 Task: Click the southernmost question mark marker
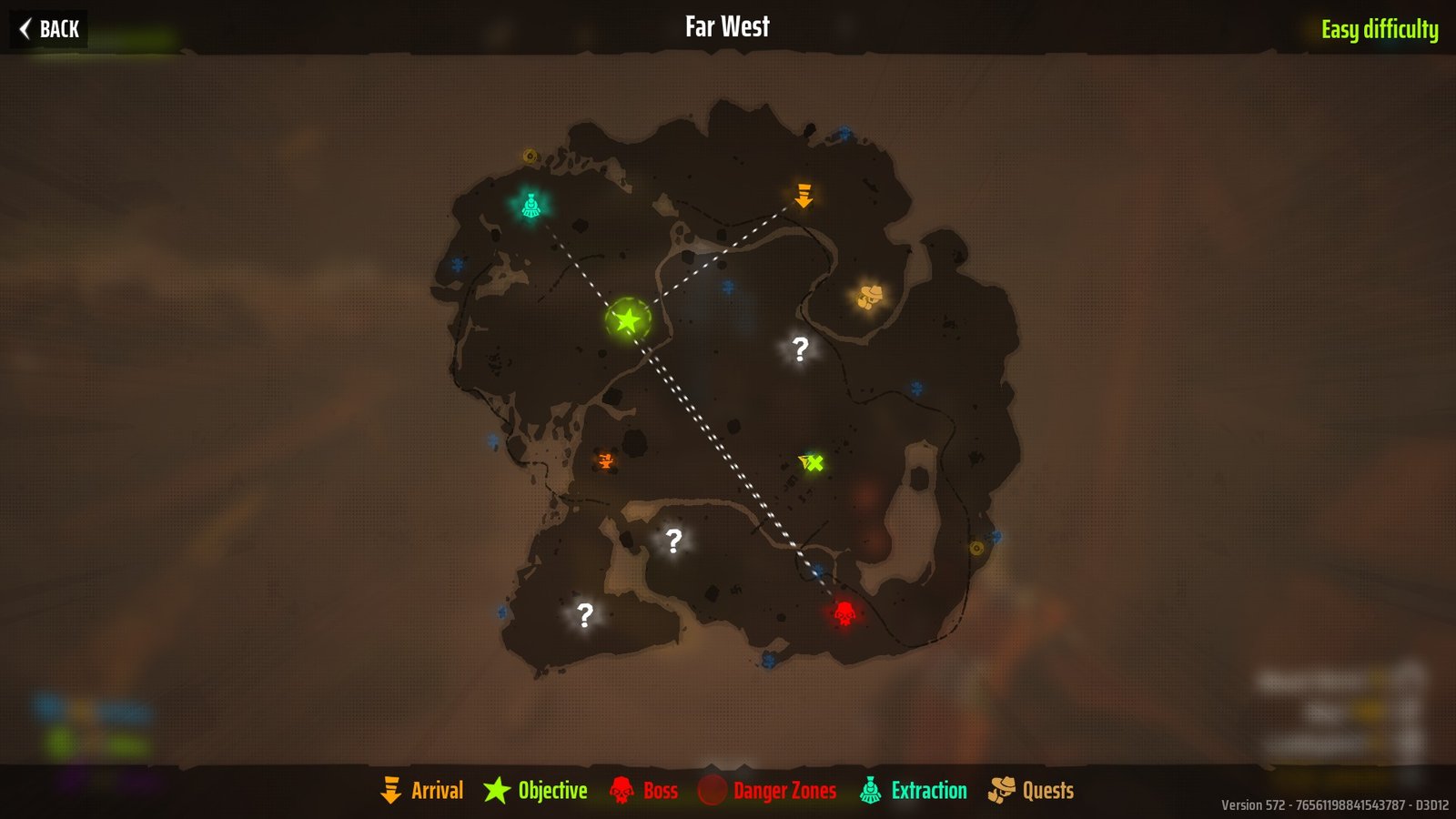585,614
